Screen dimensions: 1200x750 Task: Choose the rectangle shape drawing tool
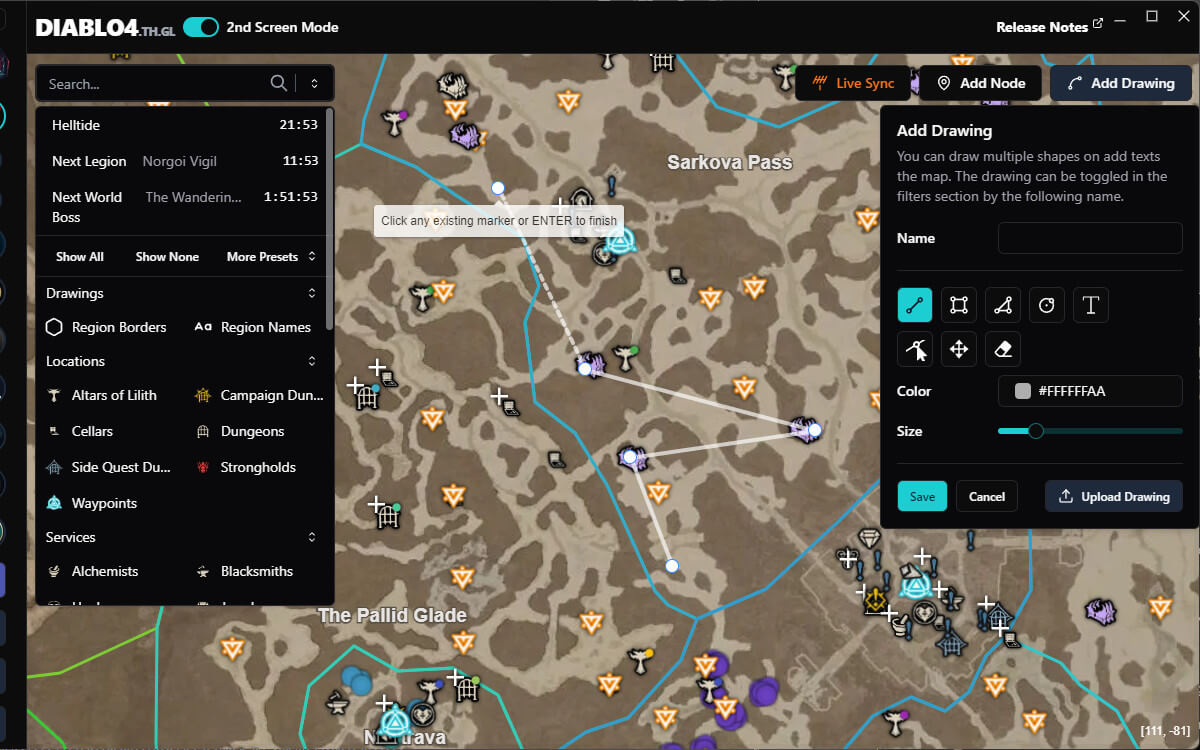958,305
